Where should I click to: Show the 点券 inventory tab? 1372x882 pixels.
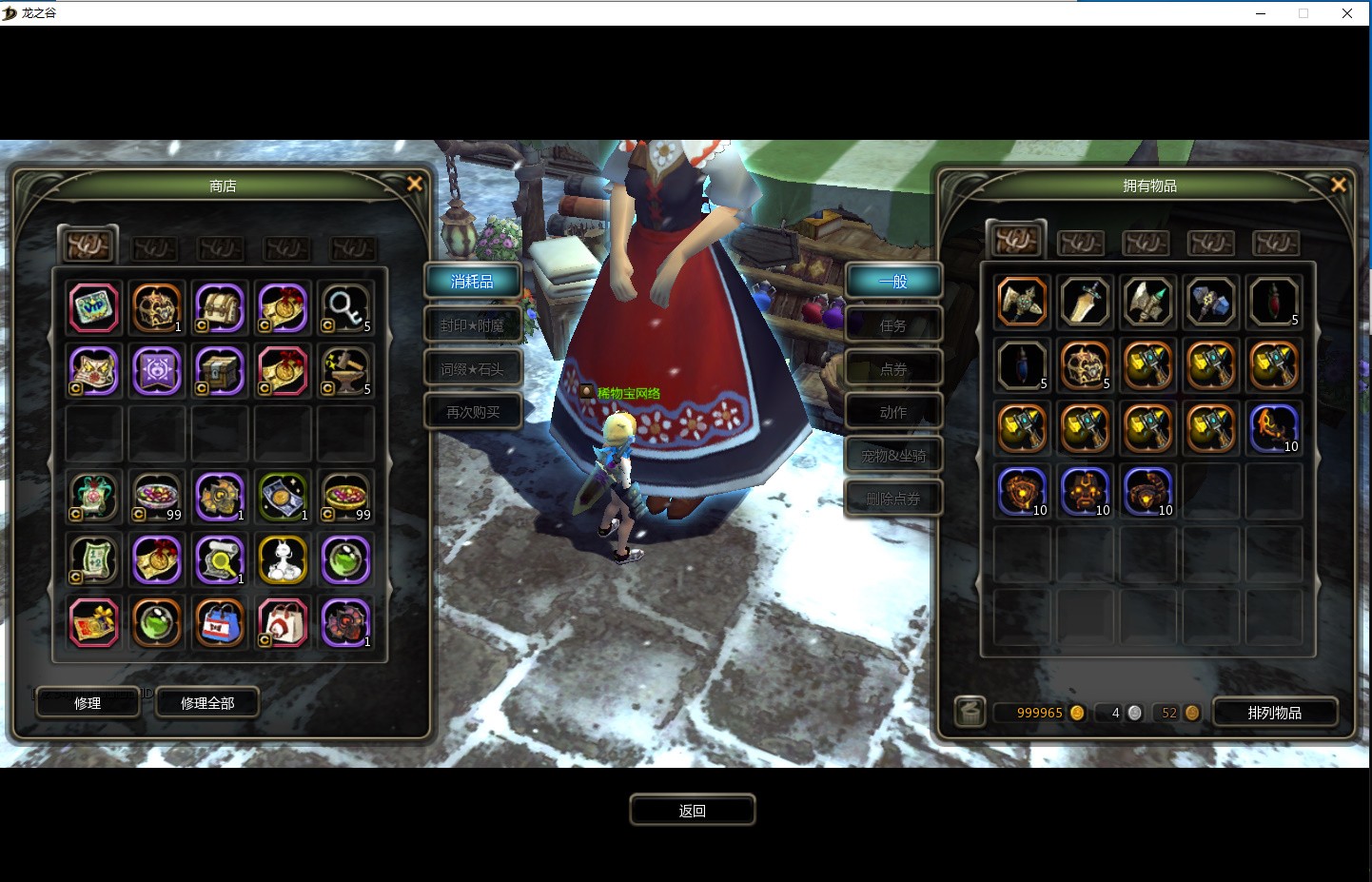893,369
